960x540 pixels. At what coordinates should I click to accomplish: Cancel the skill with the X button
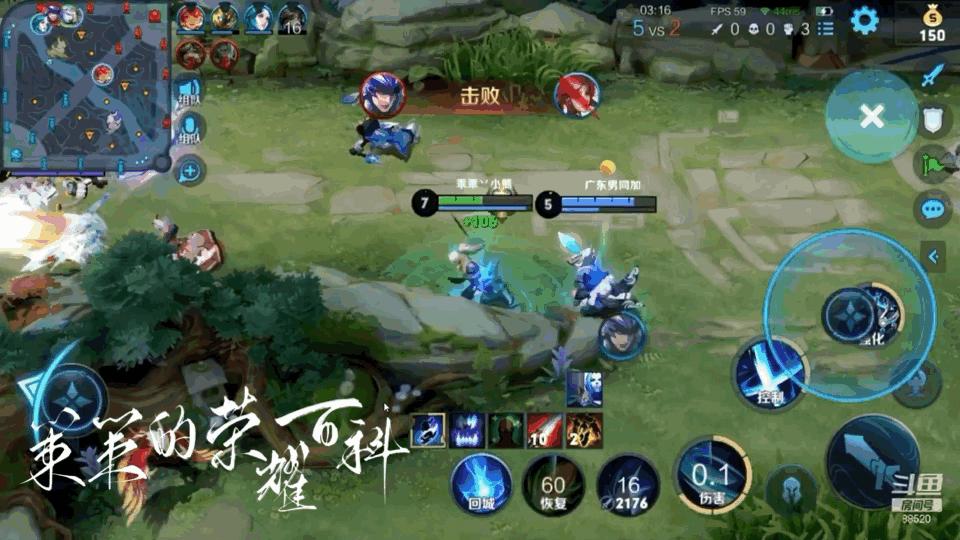tap(872, 116)
